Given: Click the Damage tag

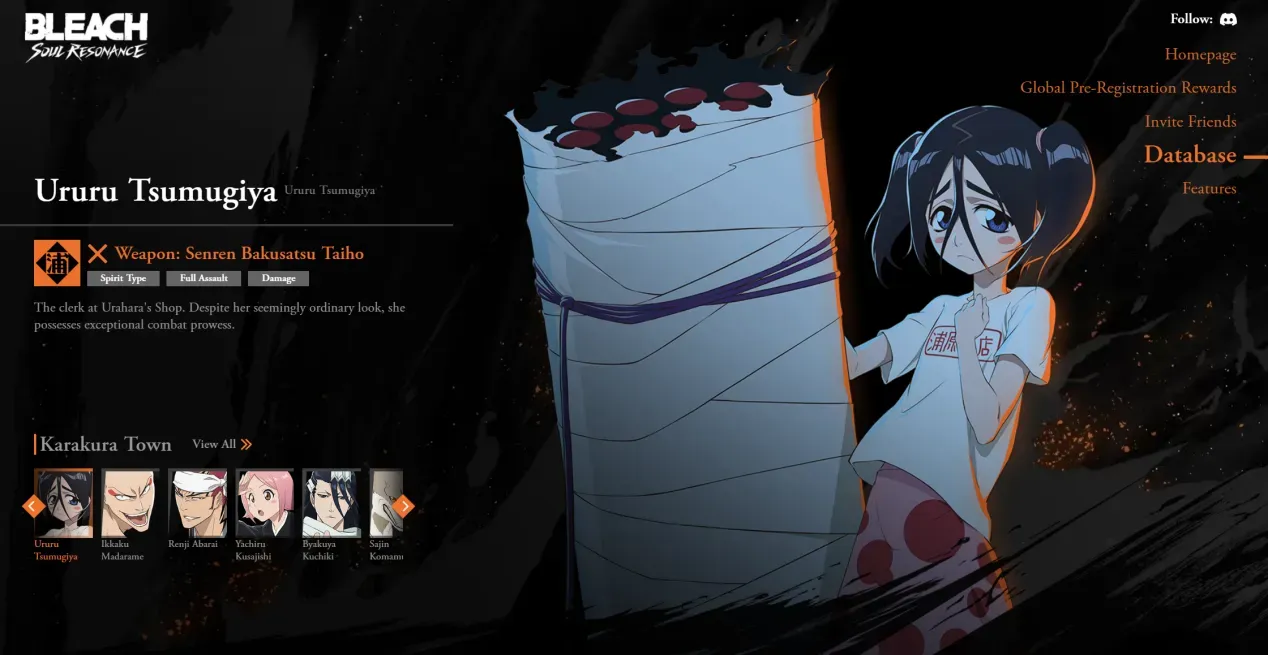Looking at the screenshot, I should click(x=278, y=278).
